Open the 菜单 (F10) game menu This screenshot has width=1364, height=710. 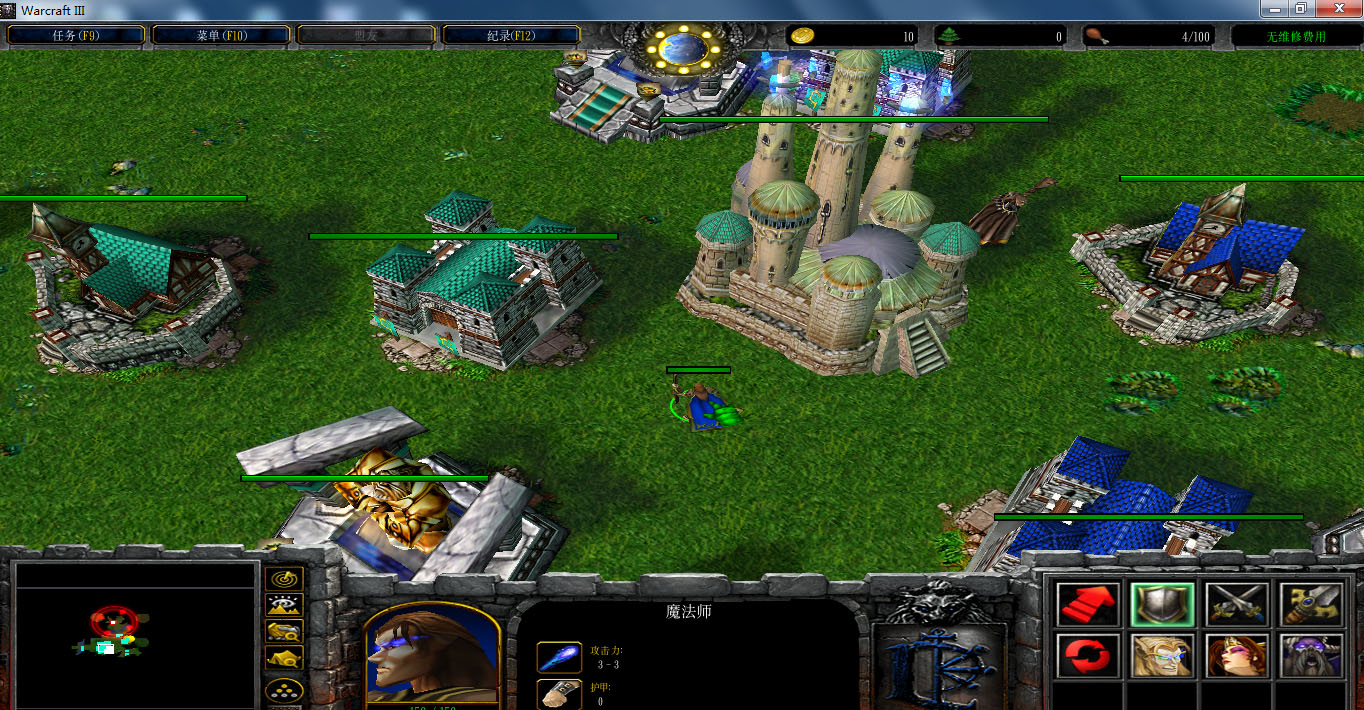pyautogui.click(x=221, y=35)
